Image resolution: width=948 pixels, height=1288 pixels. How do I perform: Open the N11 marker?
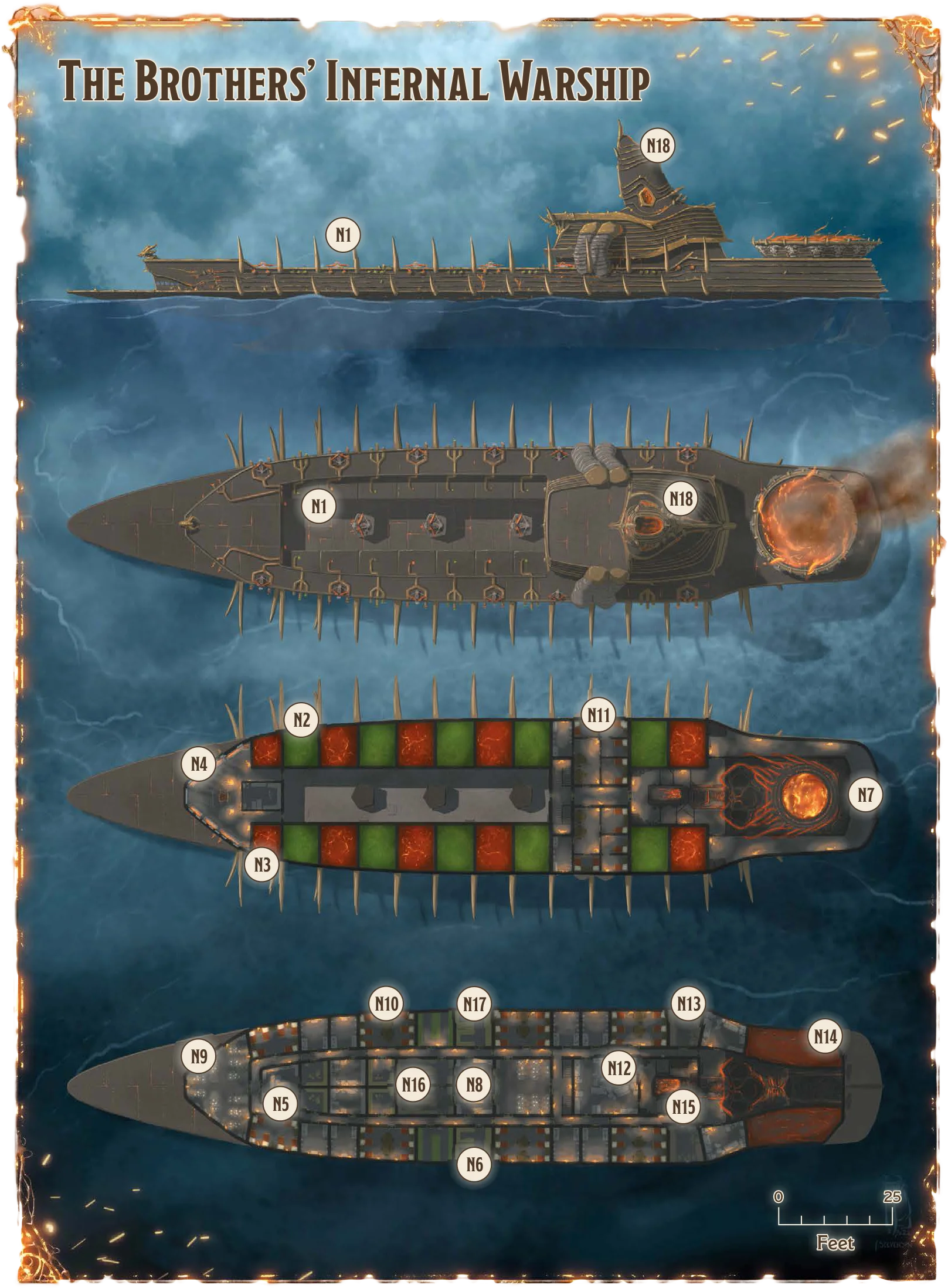(599, 715)
